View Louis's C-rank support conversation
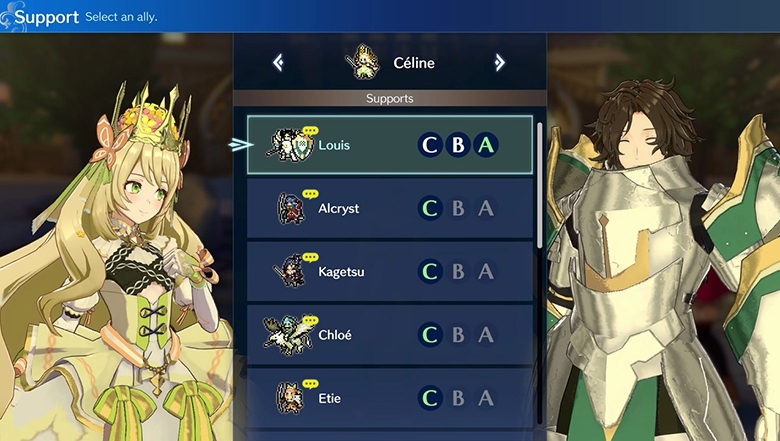Image resolution: width=780 pixels, height=441 pixels. click(x=430, y=145)
